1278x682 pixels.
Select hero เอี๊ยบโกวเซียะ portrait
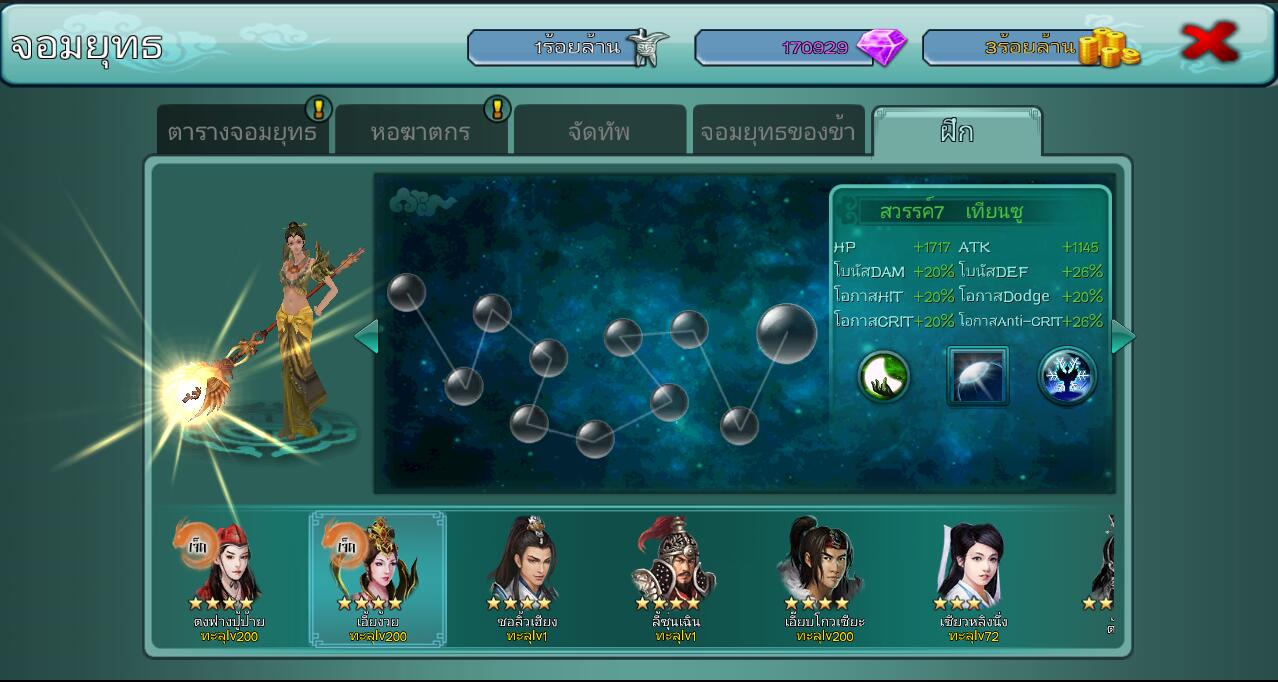pos(823,560)
